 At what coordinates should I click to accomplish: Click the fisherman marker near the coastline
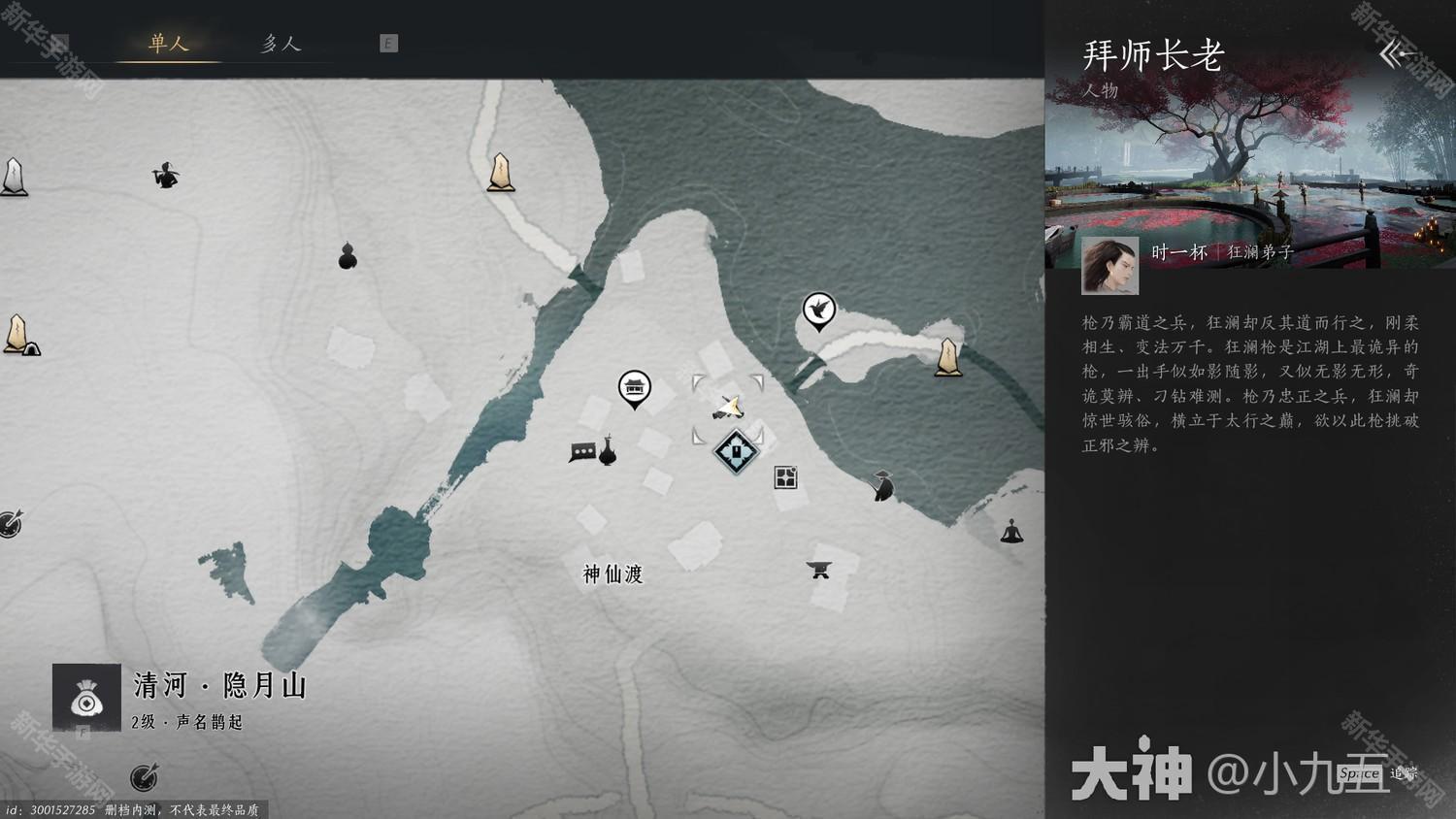[x=880, y=485]
